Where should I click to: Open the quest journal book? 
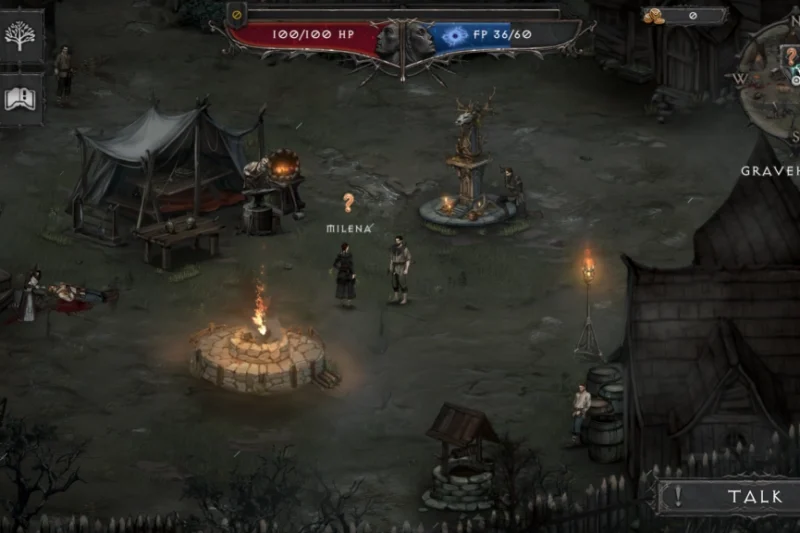pos(20,97)
